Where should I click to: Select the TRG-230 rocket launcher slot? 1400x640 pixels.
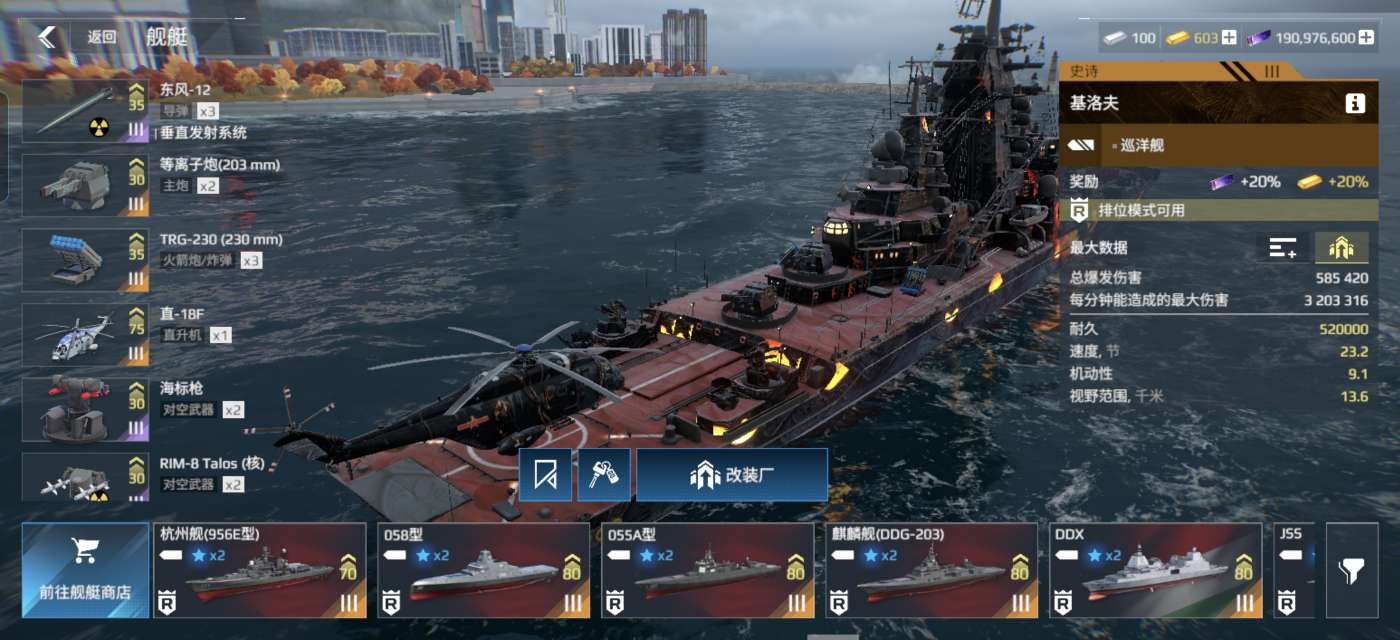pyautogui.click(x=85, y=260)
